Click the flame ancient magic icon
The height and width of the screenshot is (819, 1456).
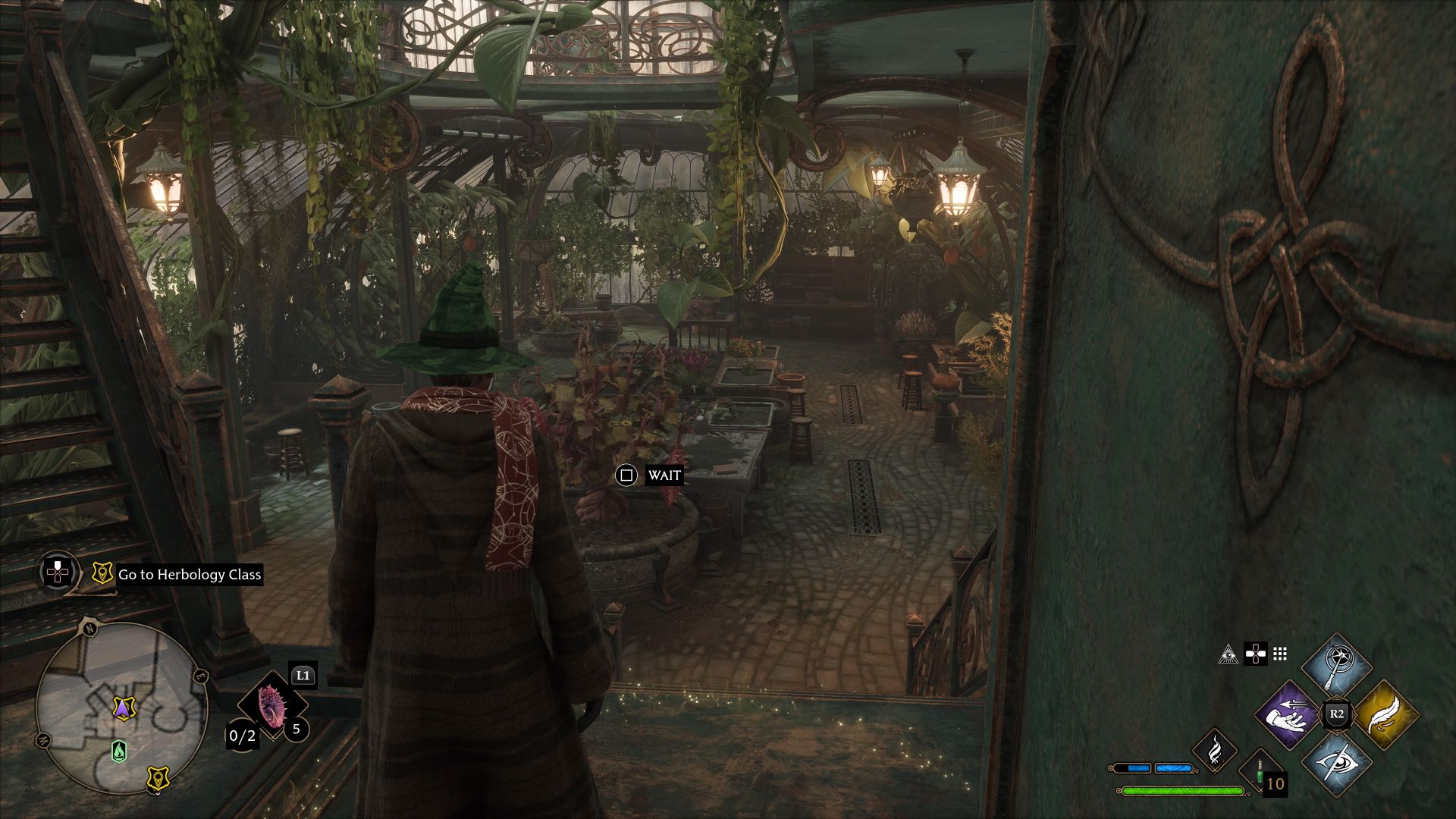pos(1215,752)
